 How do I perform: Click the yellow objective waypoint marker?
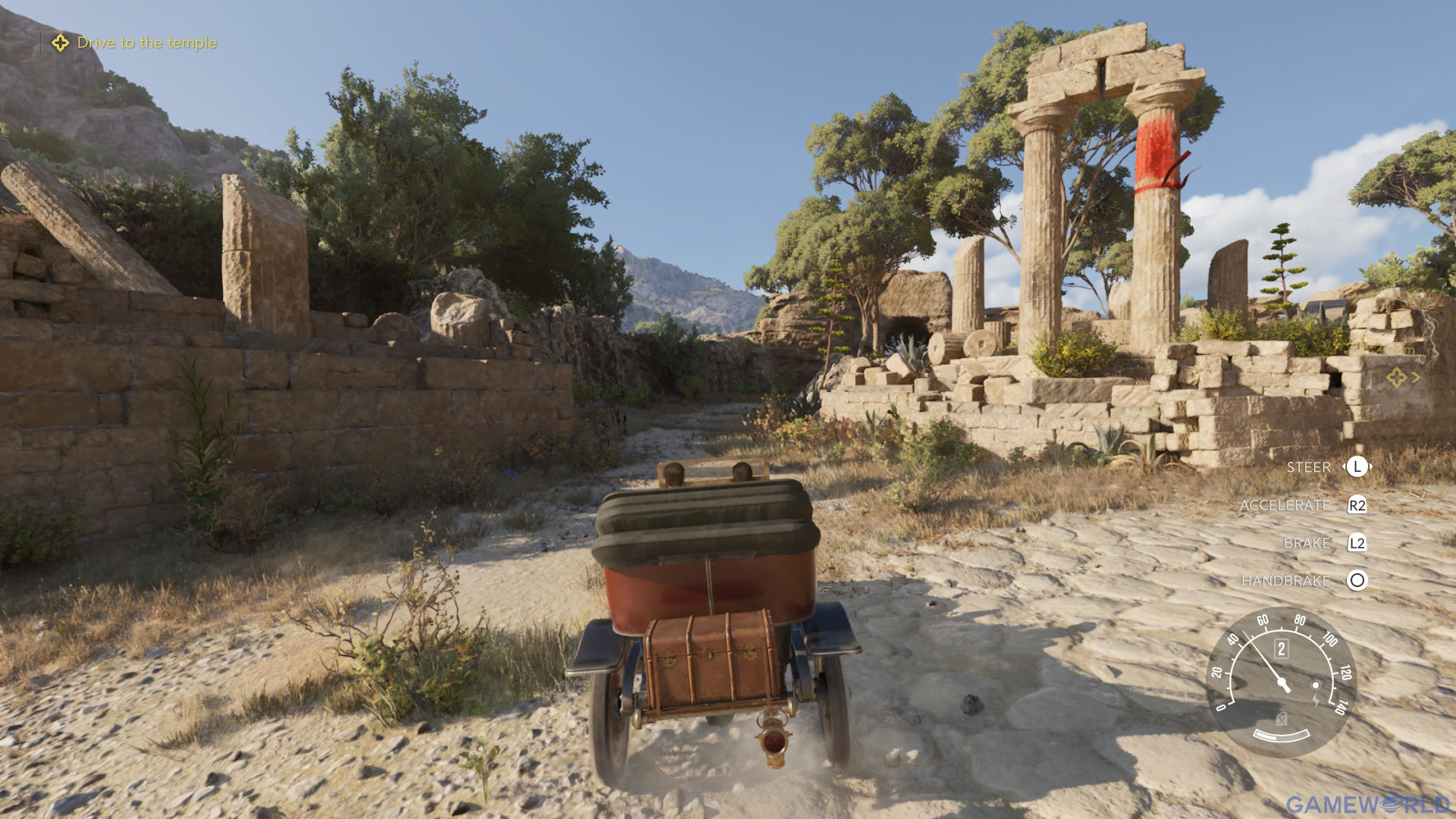(x=1396, y=377)
